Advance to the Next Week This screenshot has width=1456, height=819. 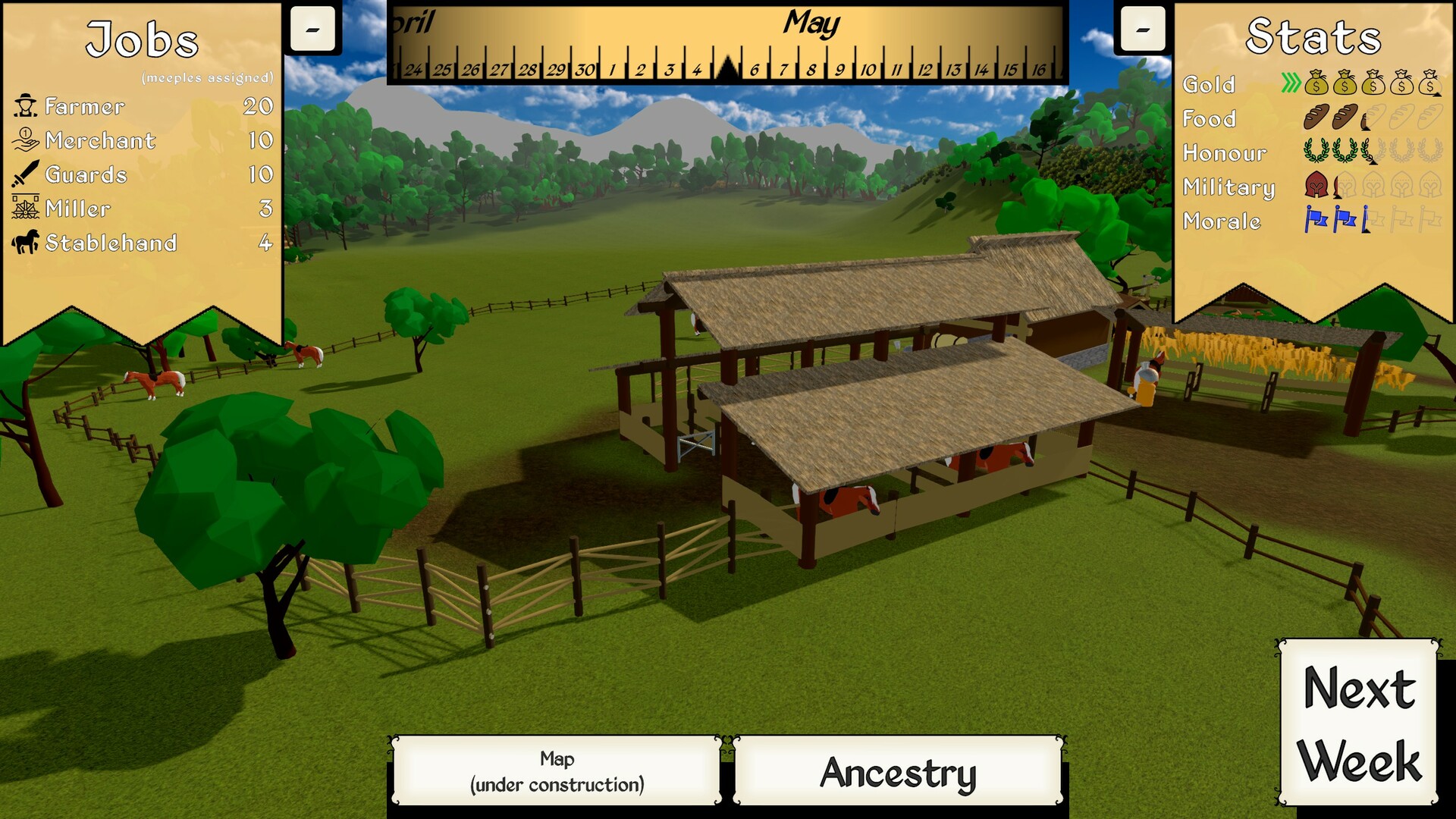coord(1358,723)
